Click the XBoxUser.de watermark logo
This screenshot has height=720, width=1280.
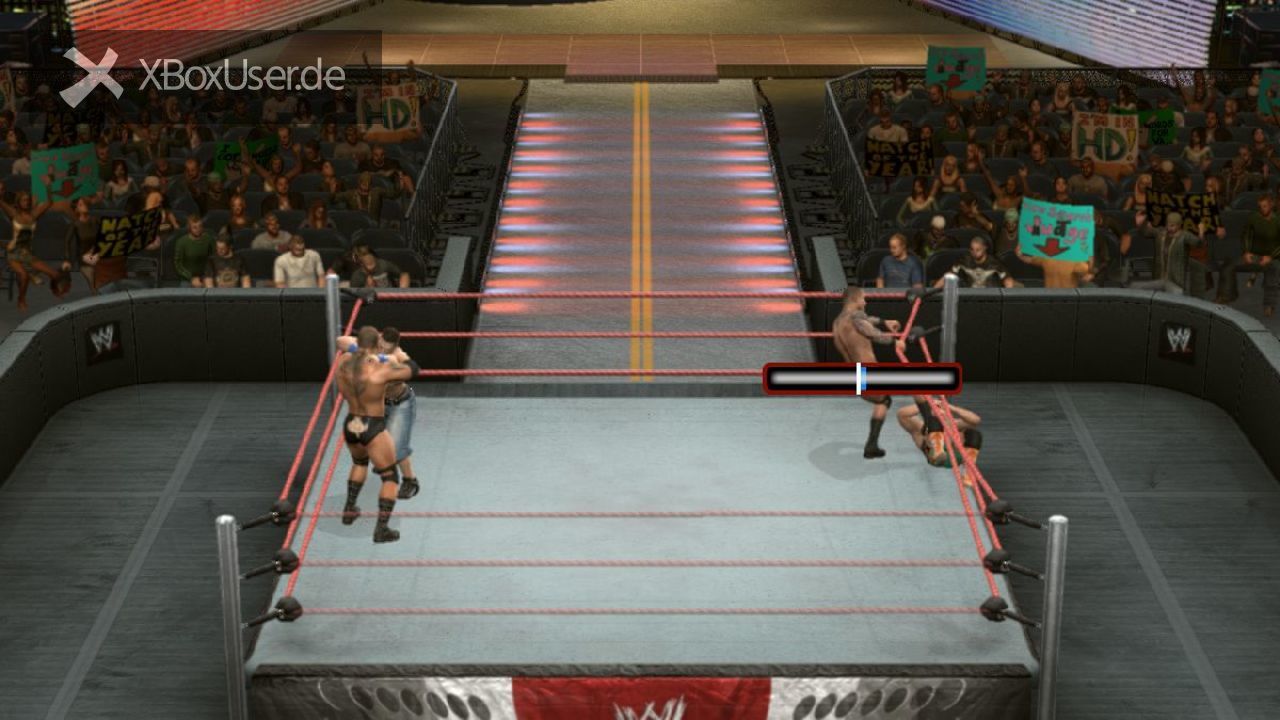click(x=204, y=76)
